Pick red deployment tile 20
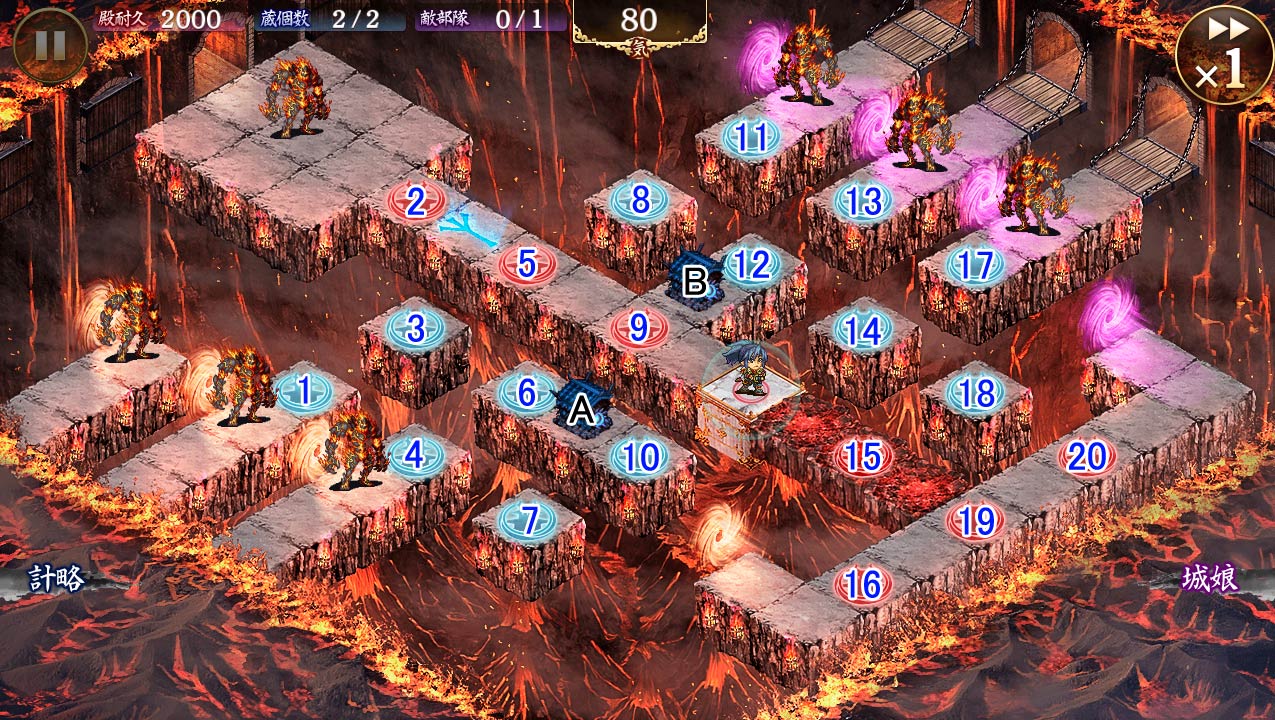1275x720 pixels. coord(1087,456)
